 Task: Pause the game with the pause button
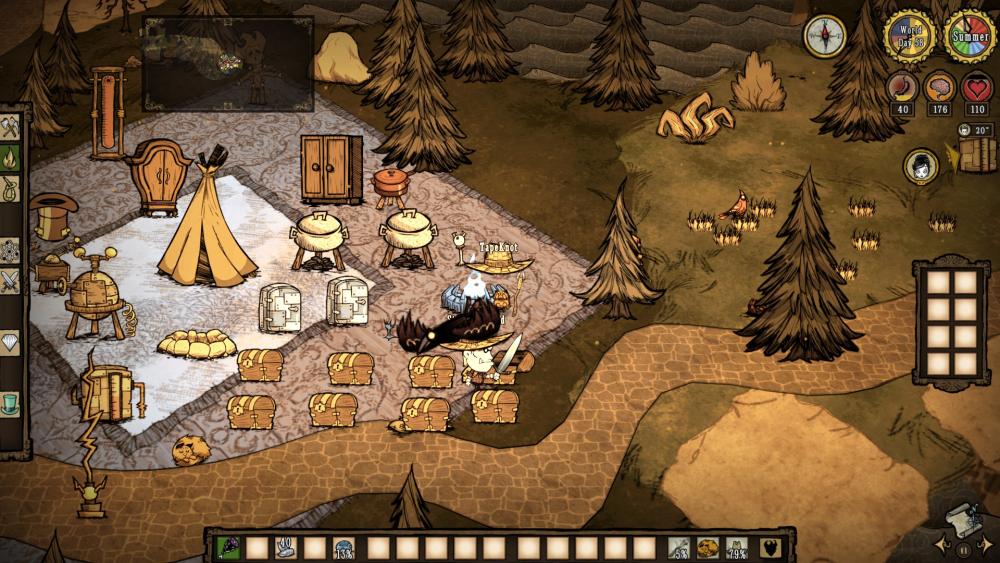[x=963, y=549]
